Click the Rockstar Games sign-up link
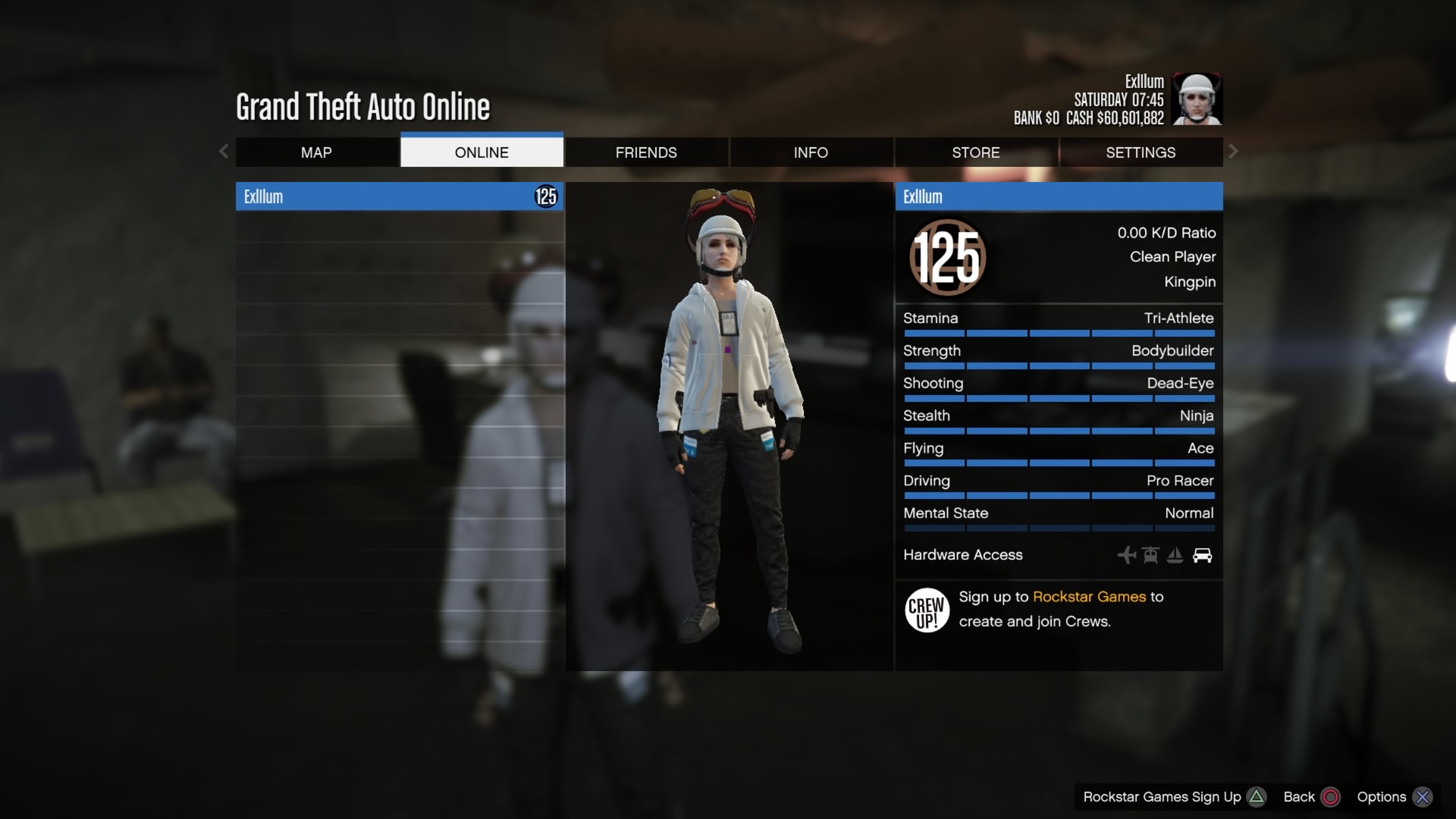The image size is (1456, 819). tap(1089, 597)
